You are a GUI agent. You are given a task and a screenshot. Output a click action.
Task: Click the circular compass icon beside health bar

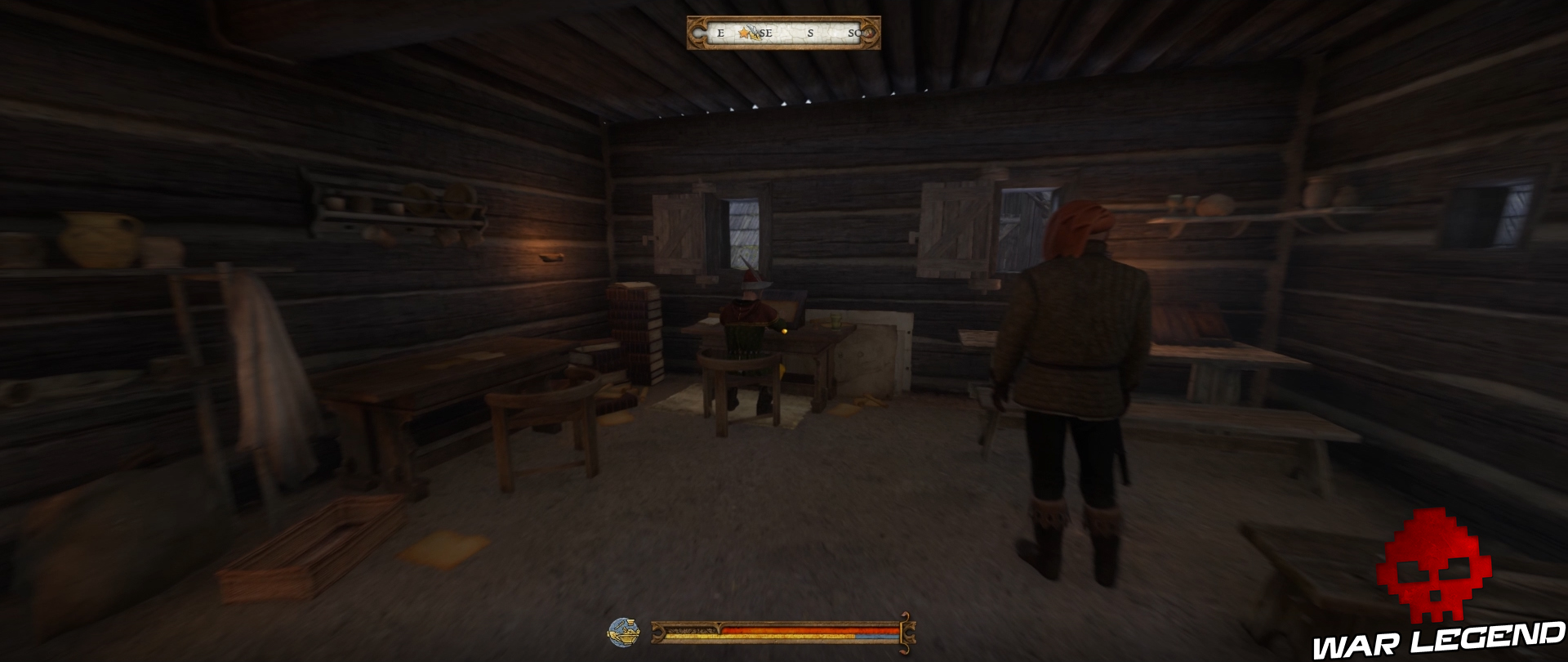tap(623, 630)
